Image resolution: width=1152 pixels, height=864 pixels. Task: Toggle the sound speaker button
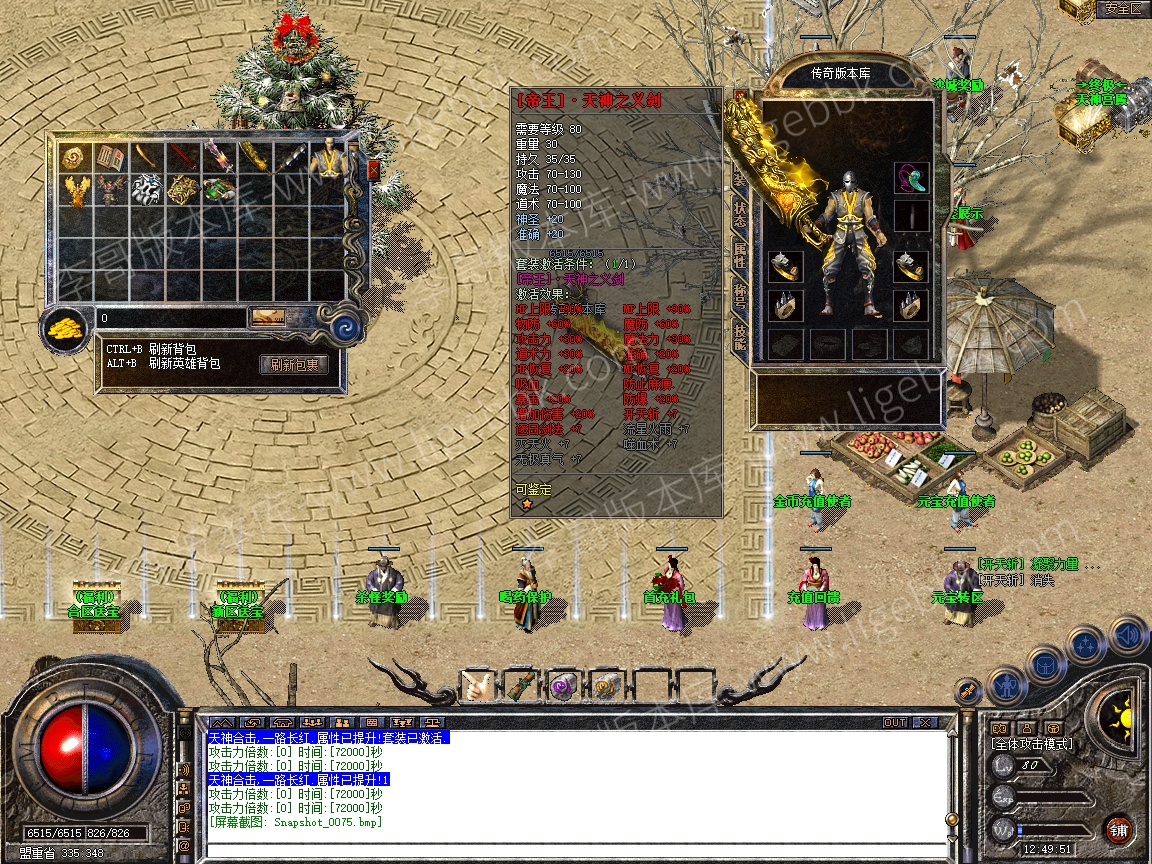coord(1129,634)
